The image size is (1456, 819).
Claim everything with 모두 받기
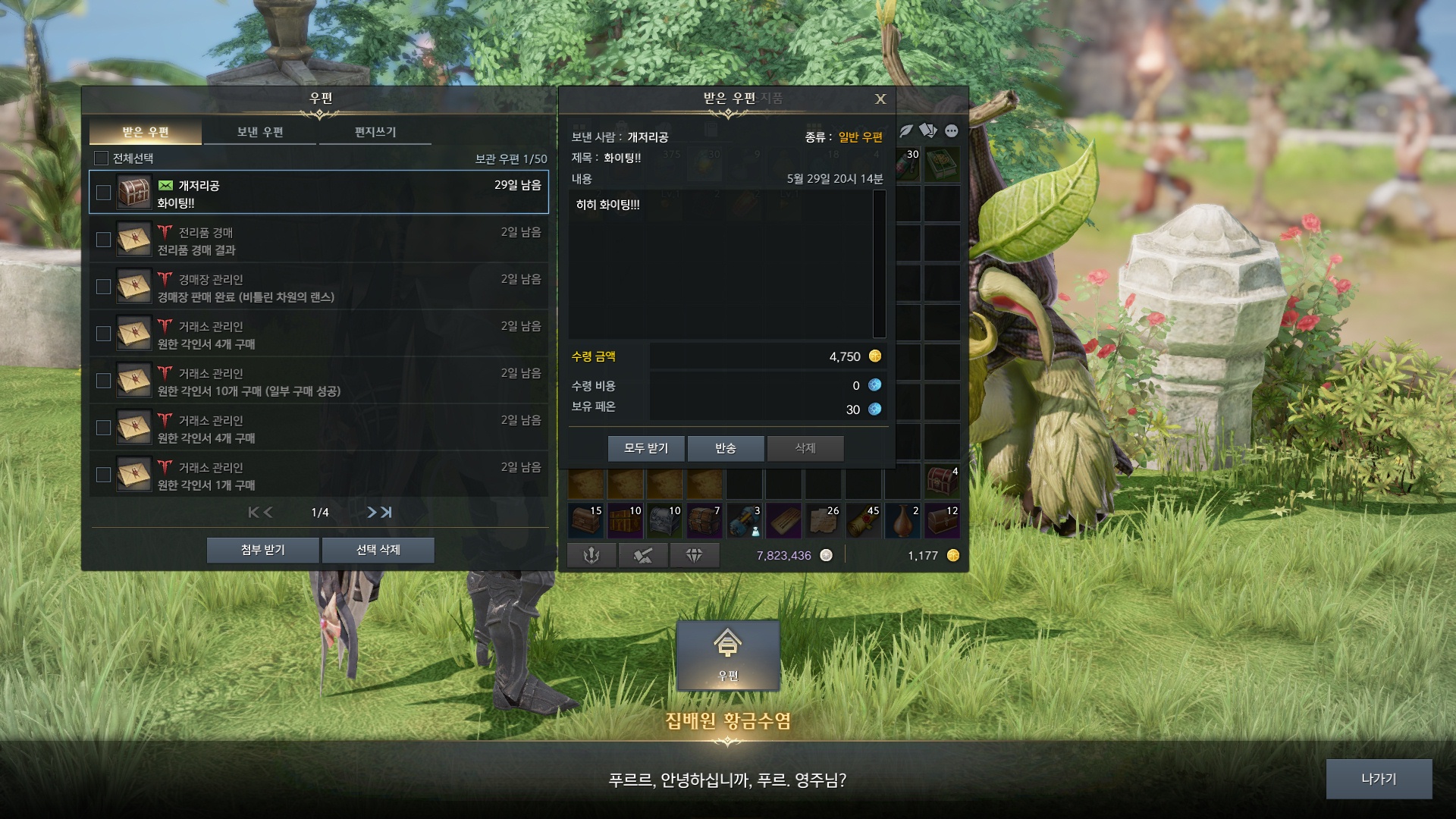coord(646,448)
